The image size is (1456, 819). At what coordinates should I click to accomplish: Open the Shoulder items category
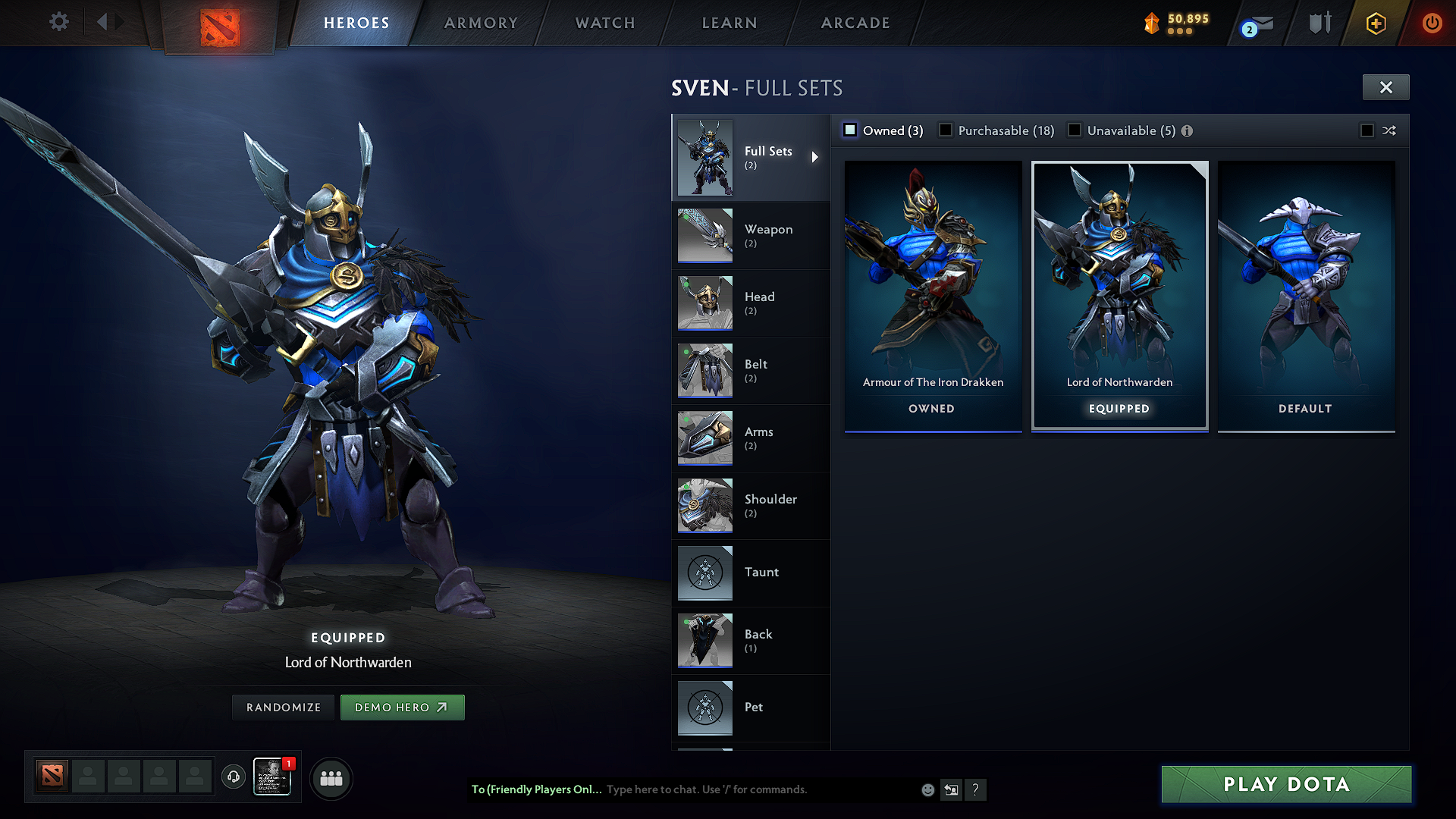click(x=704, y=505)
